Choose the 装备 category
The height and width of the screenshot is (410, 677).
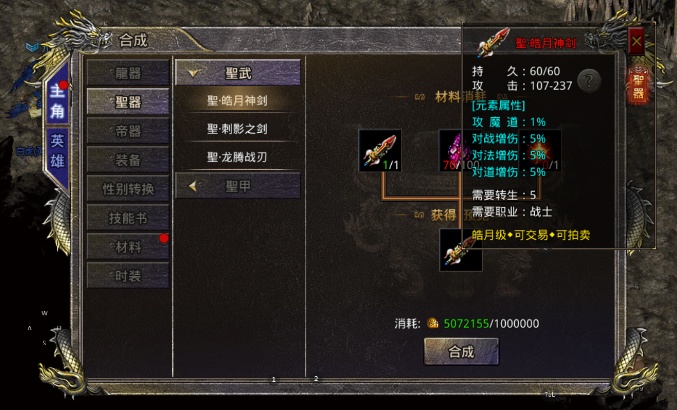[128, 160]
